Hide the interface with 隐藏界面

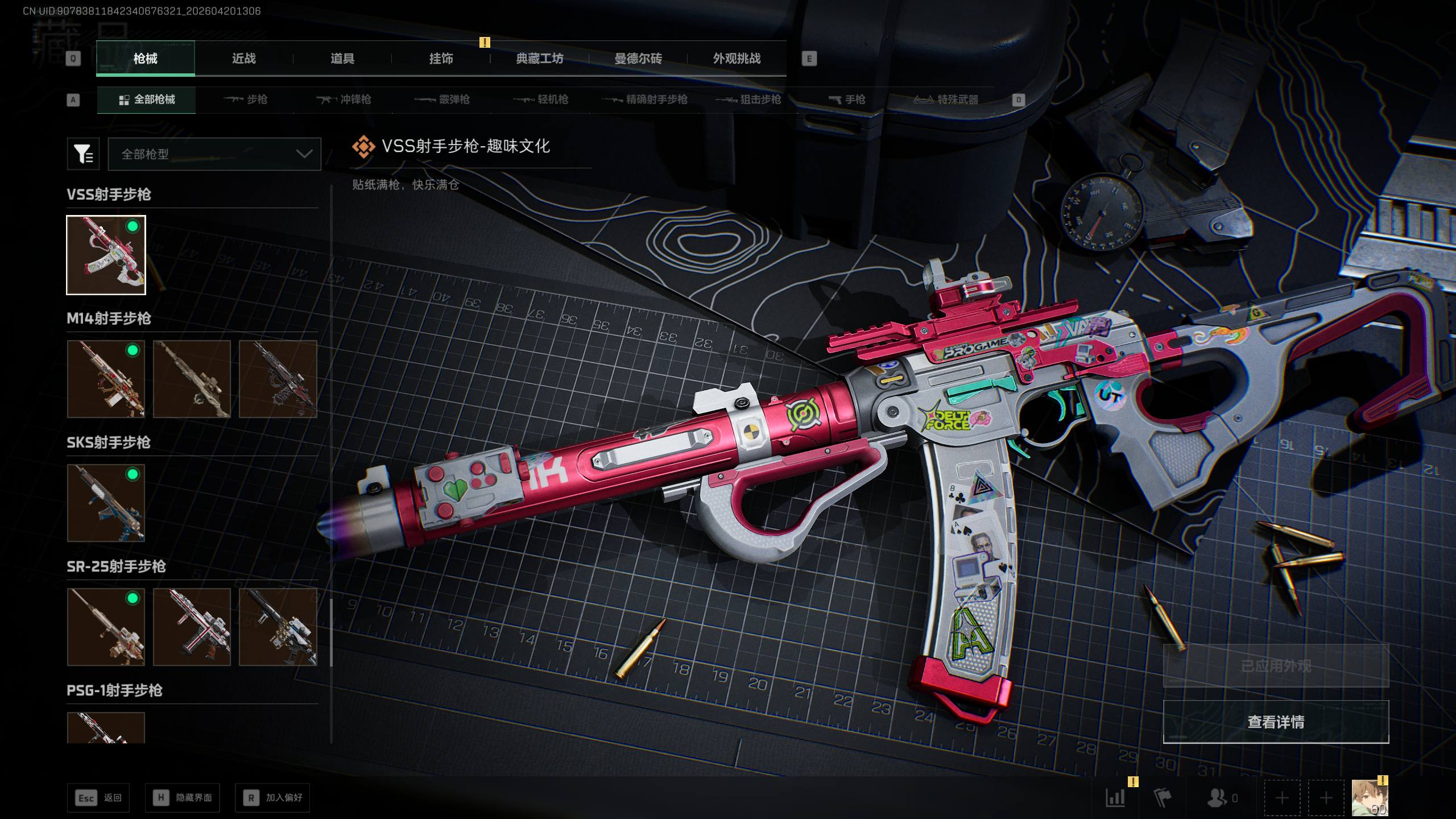coord(183,798)
